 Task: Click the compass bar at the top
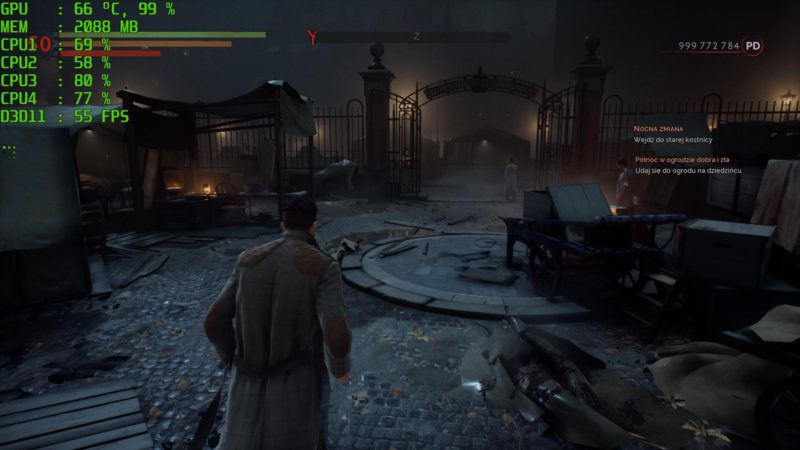(x=415, y=37)
